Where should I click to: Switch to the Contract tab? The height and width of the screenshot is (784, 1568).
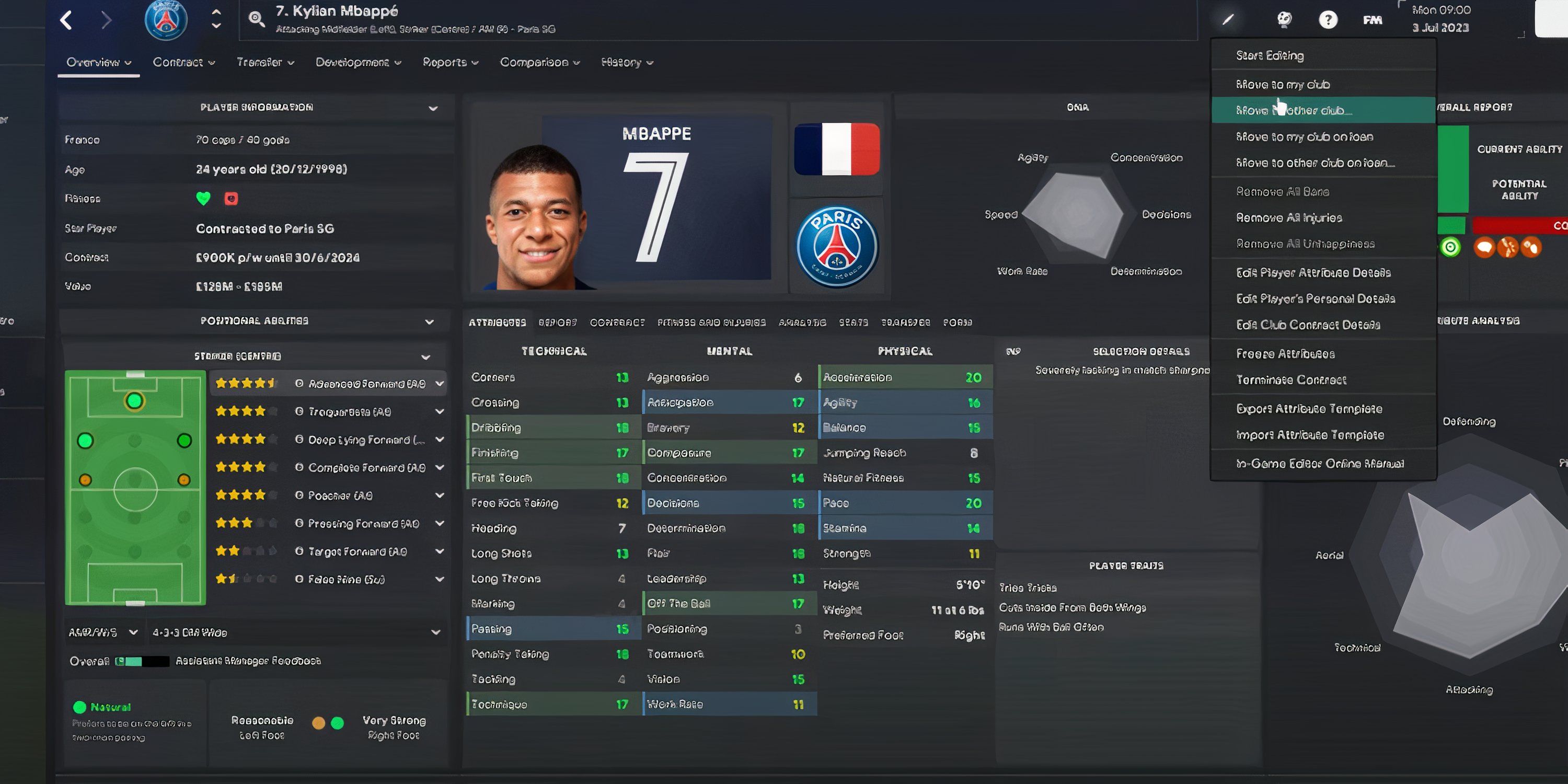point(181,62)
